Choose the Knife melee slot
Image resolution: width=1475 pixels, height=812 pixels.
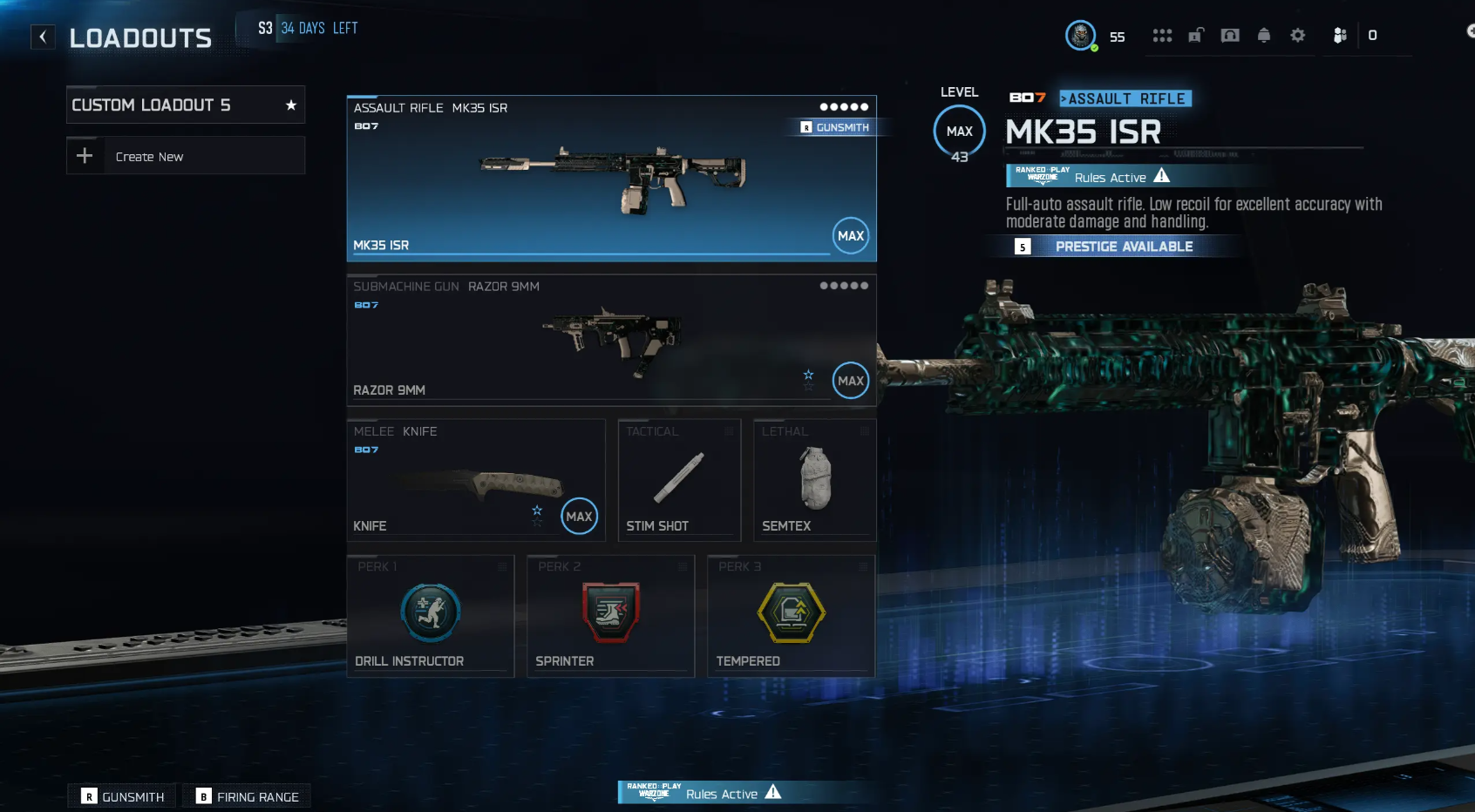[x=475, y=480]
